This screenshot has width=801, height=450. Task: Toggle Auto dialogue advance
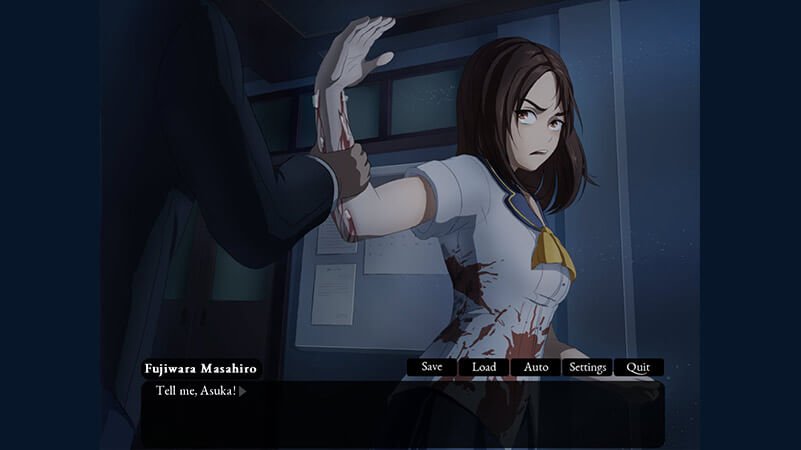[536, 367]
